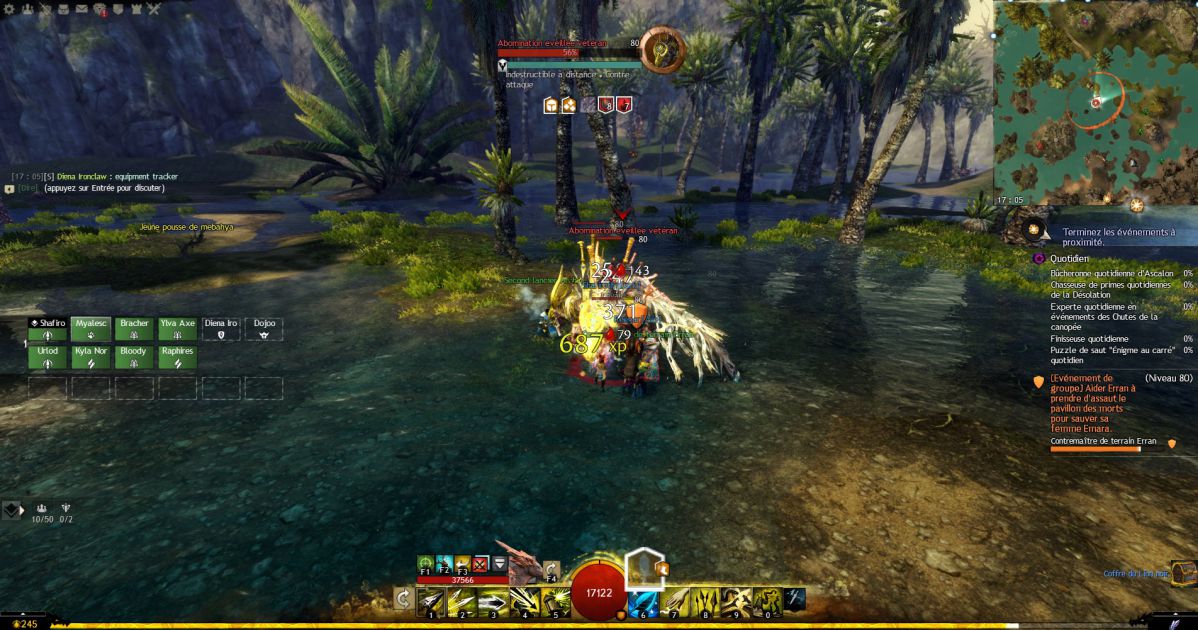
Task: Select squad member Raphires
Action: (177, 358)
